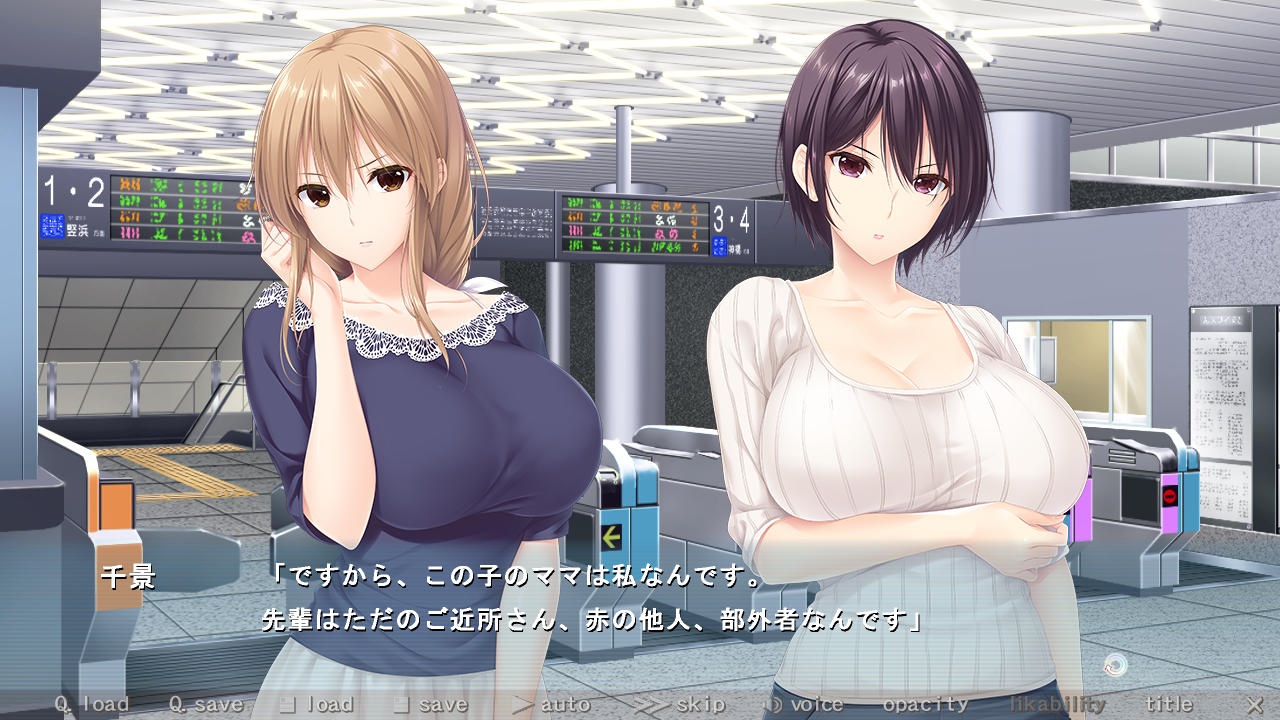
Task: Quick save with the Q.save button
Action: (x=205, y=705)
